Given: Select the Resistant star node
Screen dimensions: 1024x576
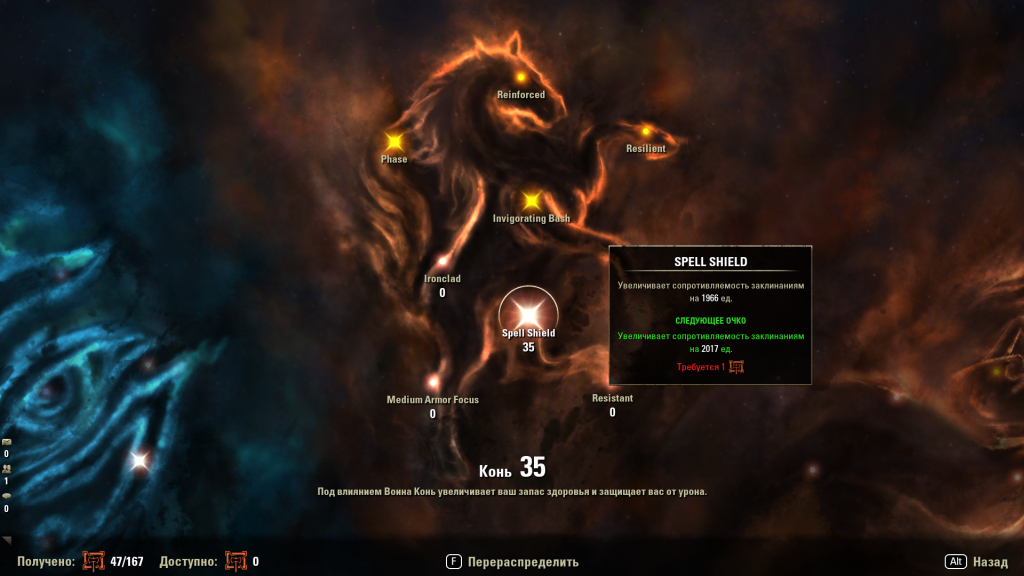Looking at the screenshot, I should click(612, 398).
